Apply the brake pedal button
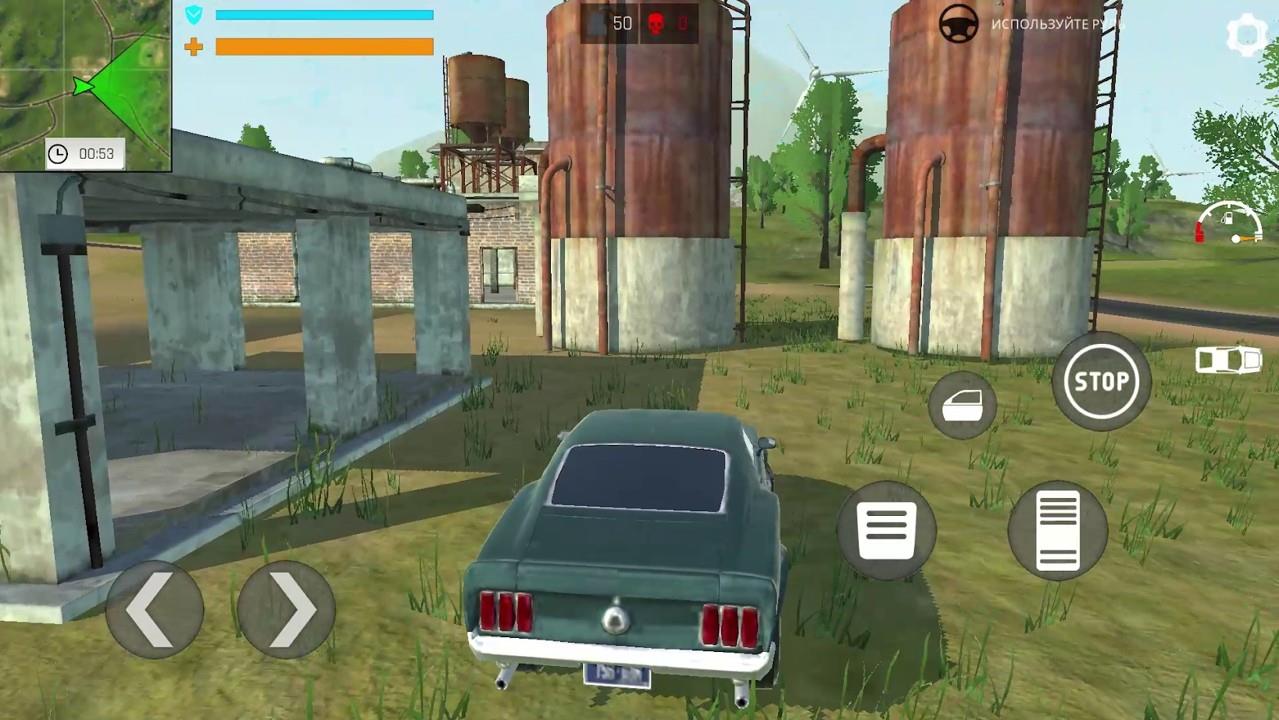The height and width of the screenshot is (720, 1279). click(x=887, y=530)
